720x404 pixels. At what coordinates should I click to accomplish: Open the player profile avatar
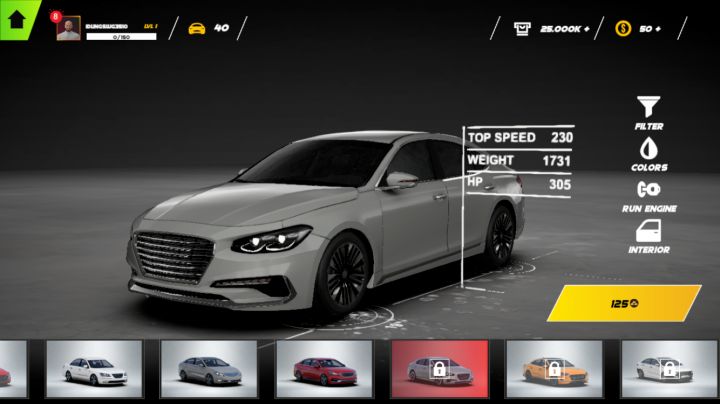(69, 29)
